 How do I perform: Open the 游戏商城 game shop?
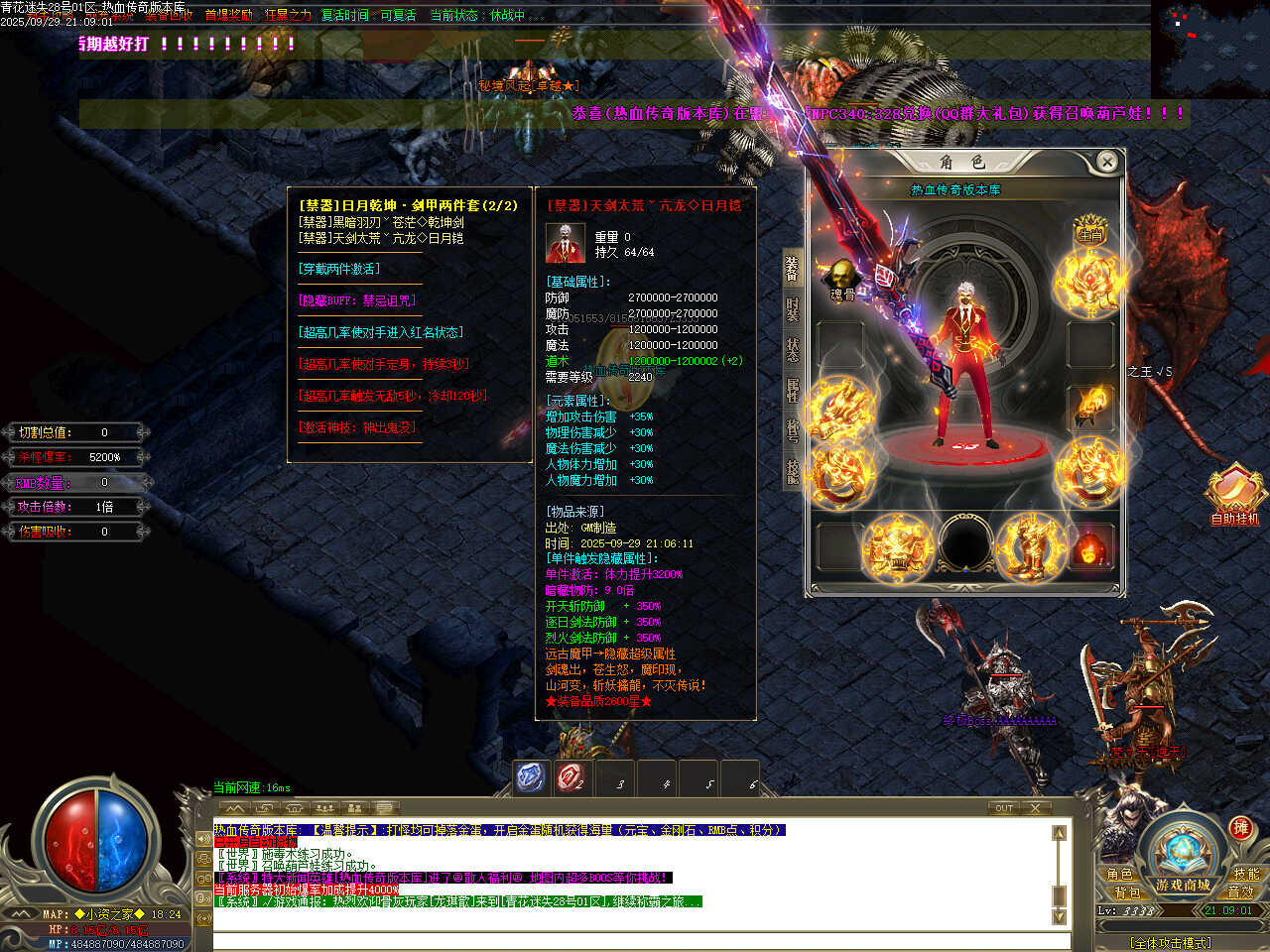tap(1183, 884)
